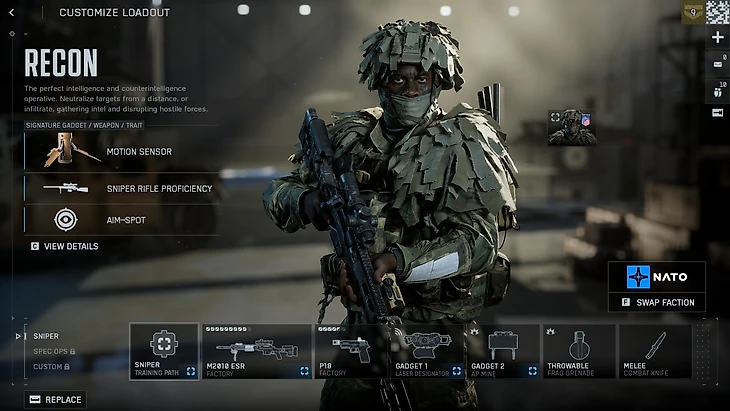
Task: Open the soldier appearance thumbnail
Action: coord(571,126)
